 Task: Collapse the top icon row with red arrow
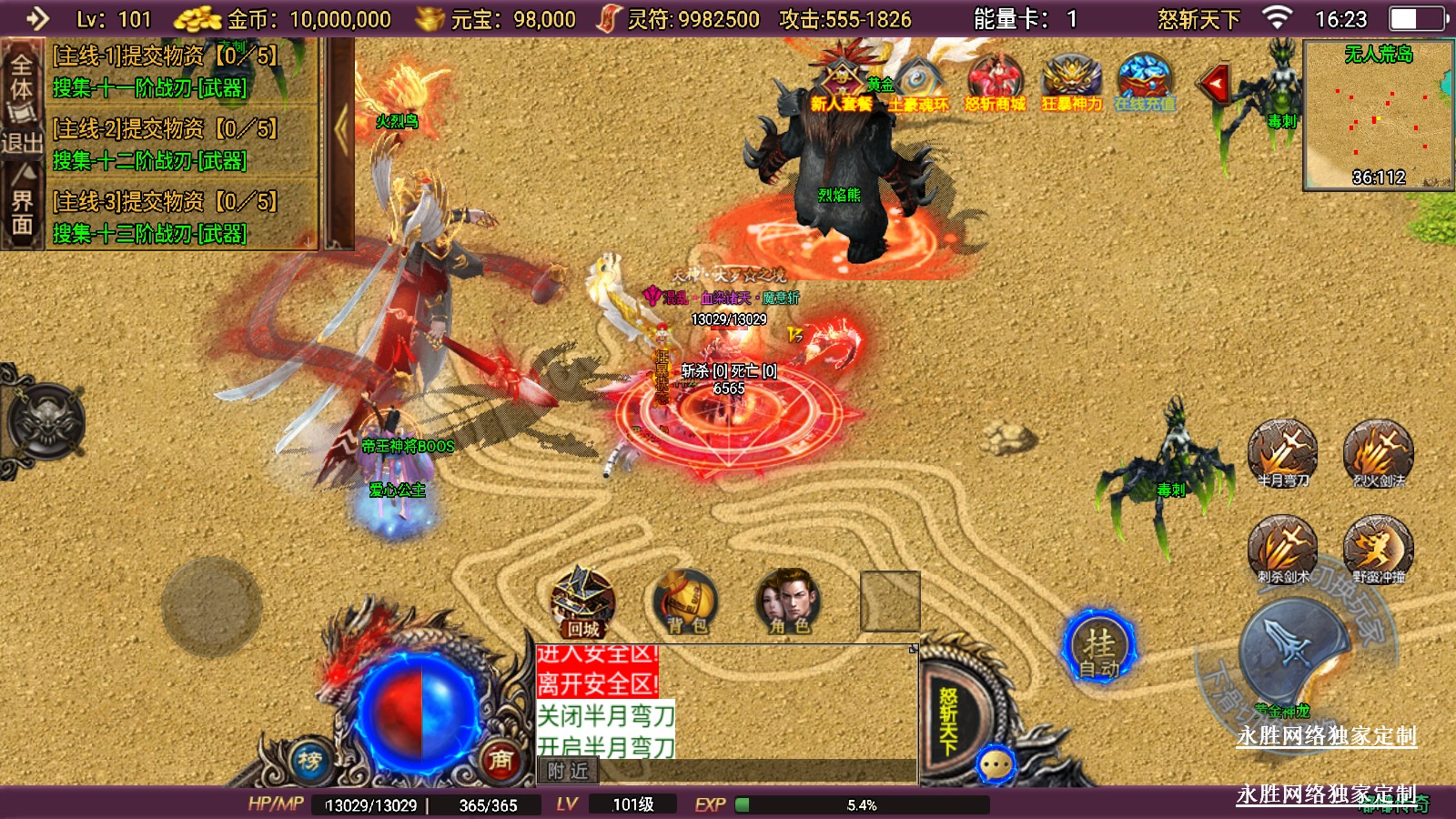(x=1215, y=85)
